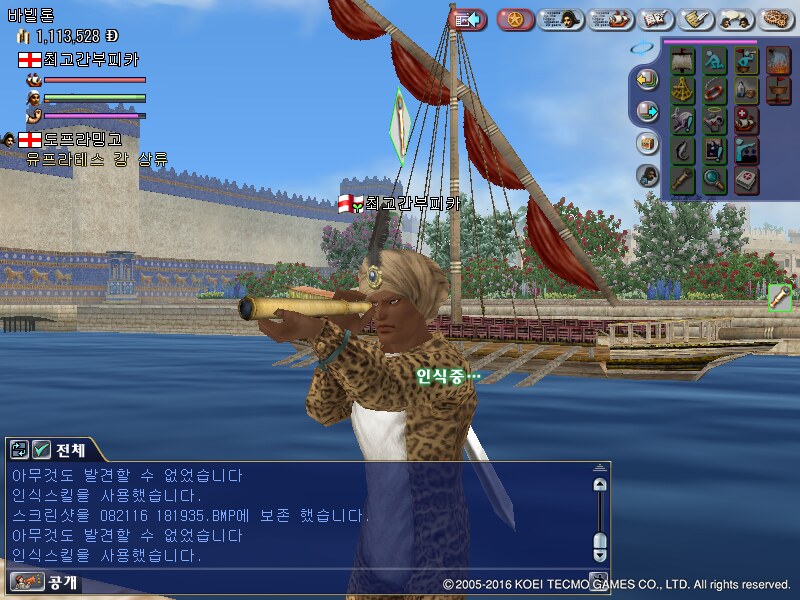Open the treasure chest items button
Image resolution: width=800 pixels, height=600 pixels.
(x=647, y=143)
